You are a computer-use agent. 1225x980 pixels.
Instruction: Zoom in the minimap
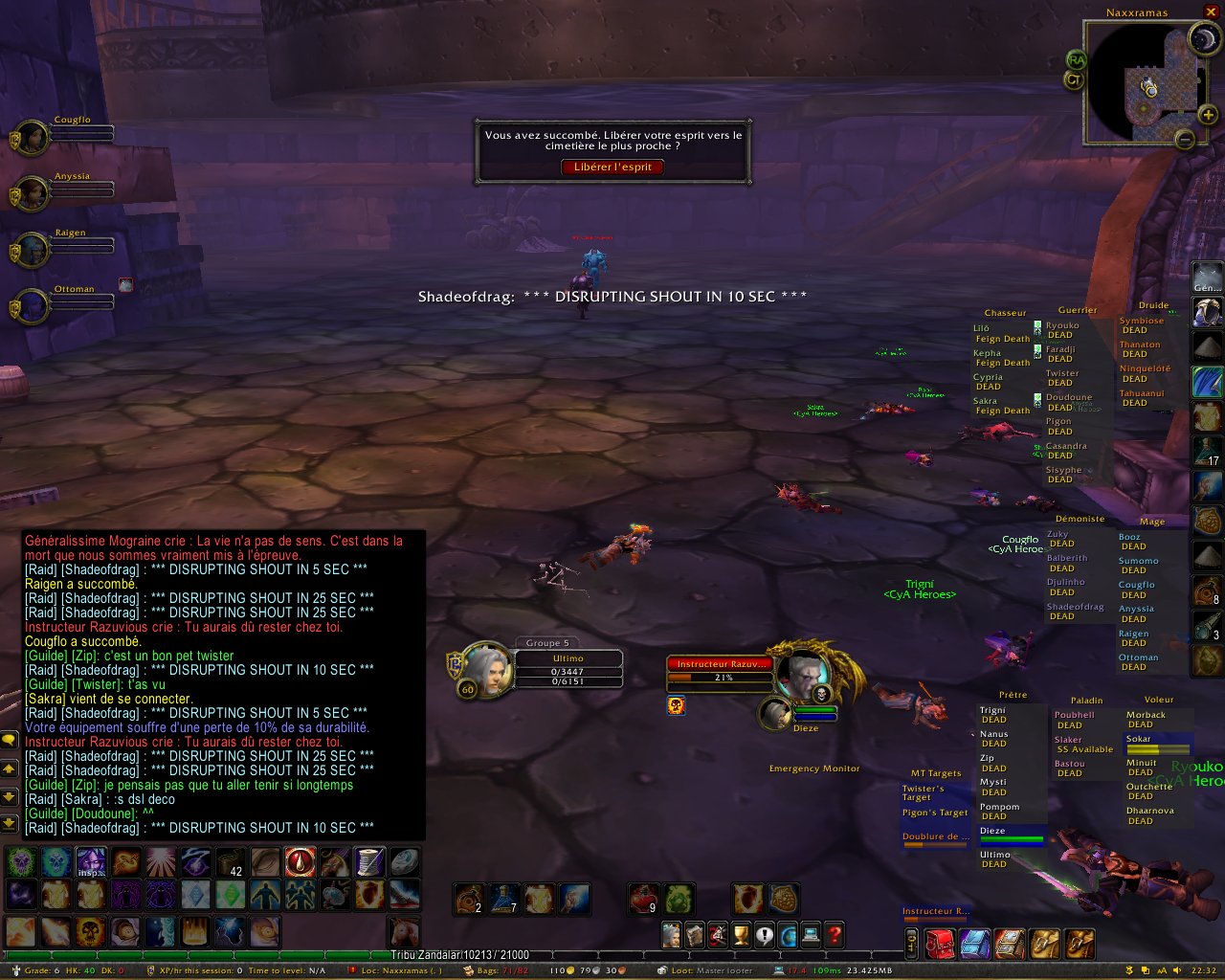point(1208,116)
